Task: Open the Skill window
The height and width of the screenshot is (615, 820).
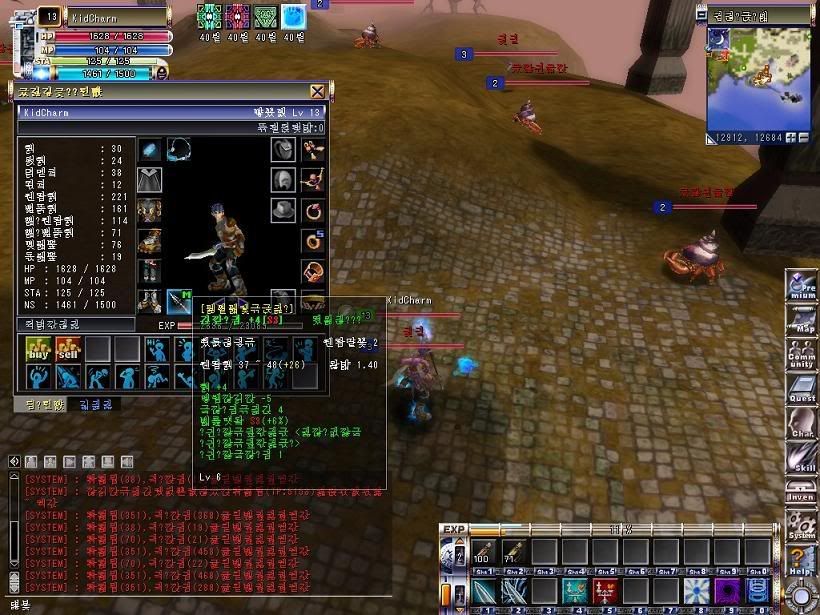Action: point(802,459)
